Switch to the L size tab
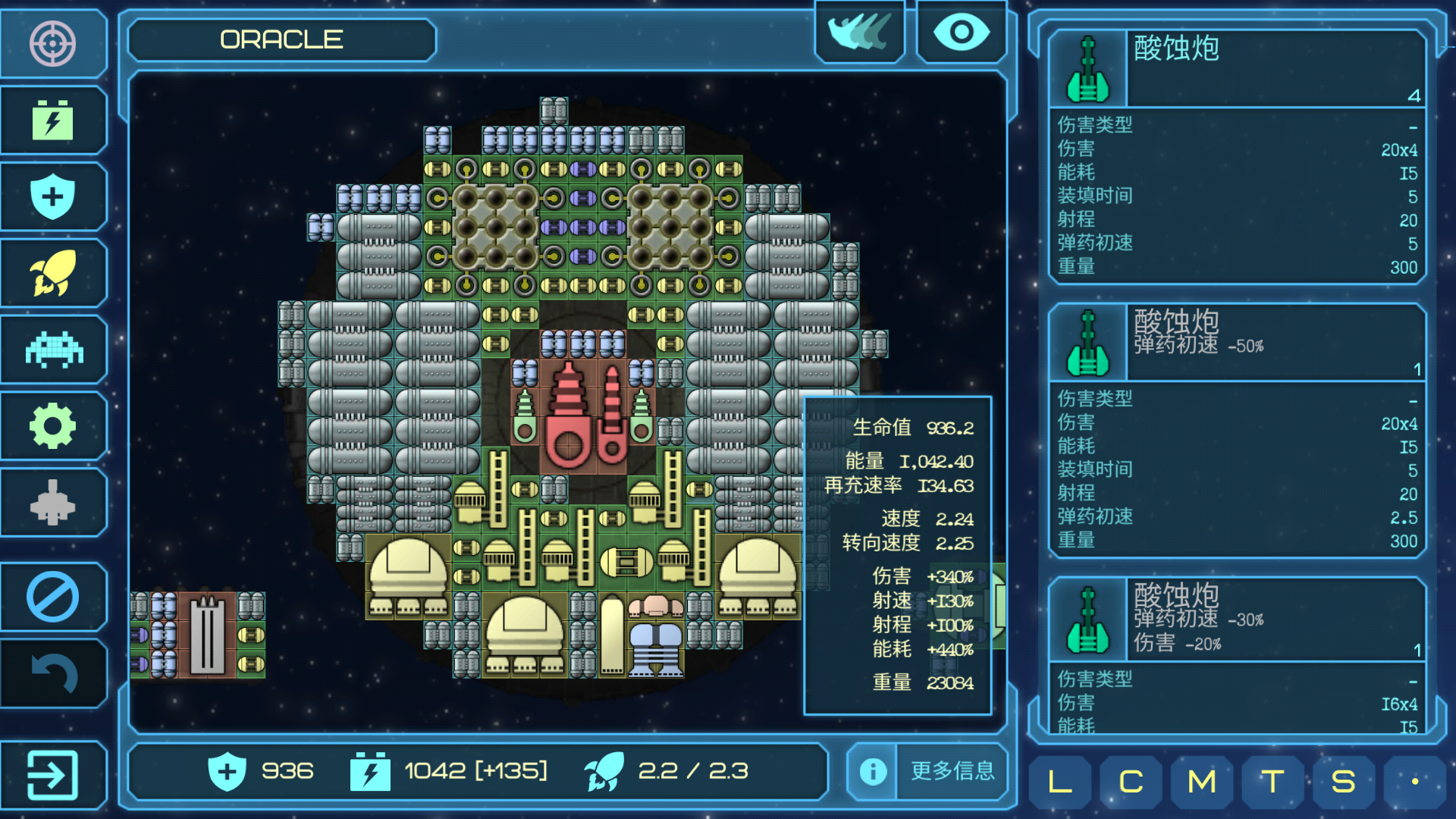This screenshot has width=1456, height=819. [x=1059, y=781]
